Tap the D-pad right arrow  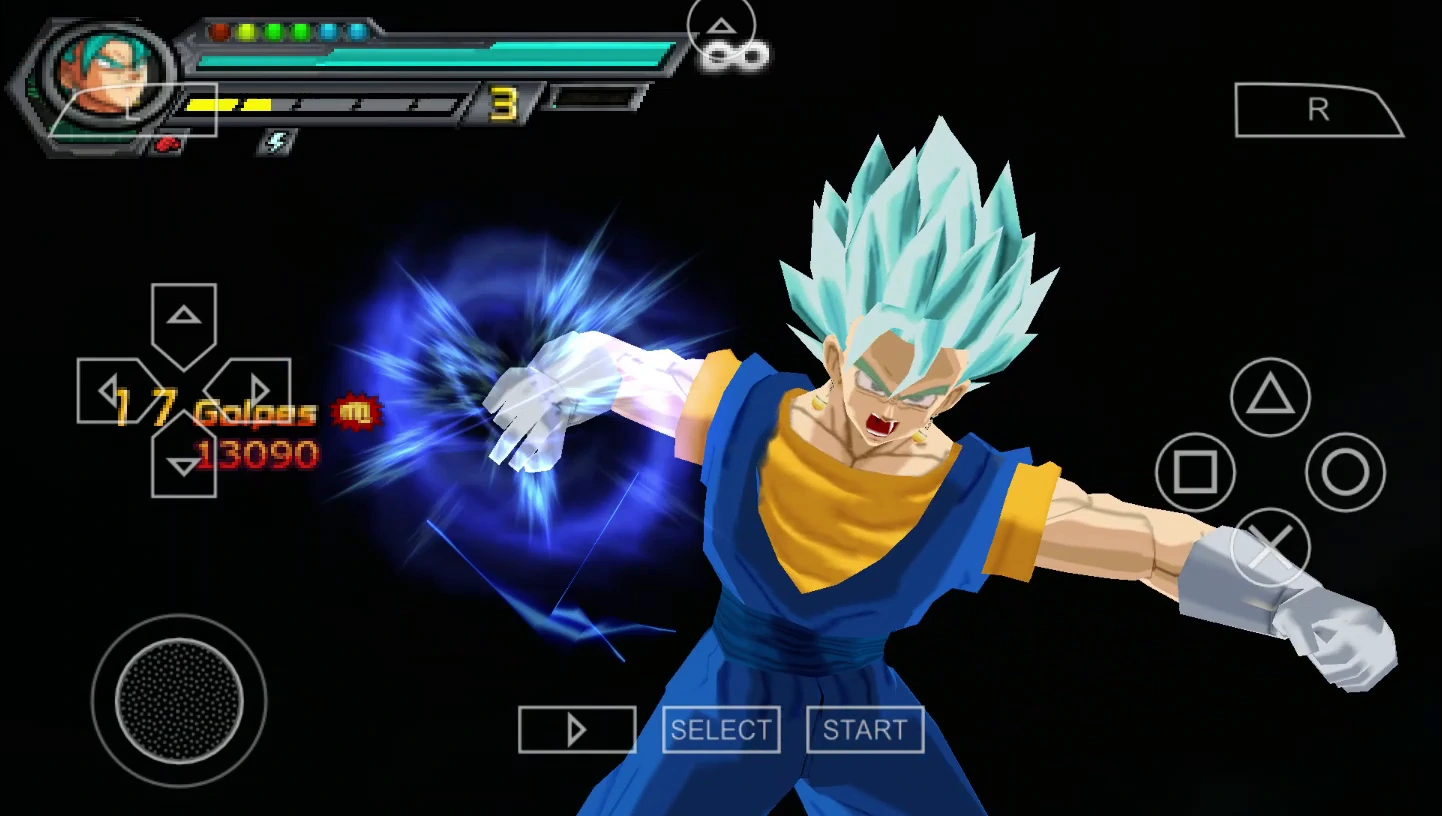click(258, 391)
